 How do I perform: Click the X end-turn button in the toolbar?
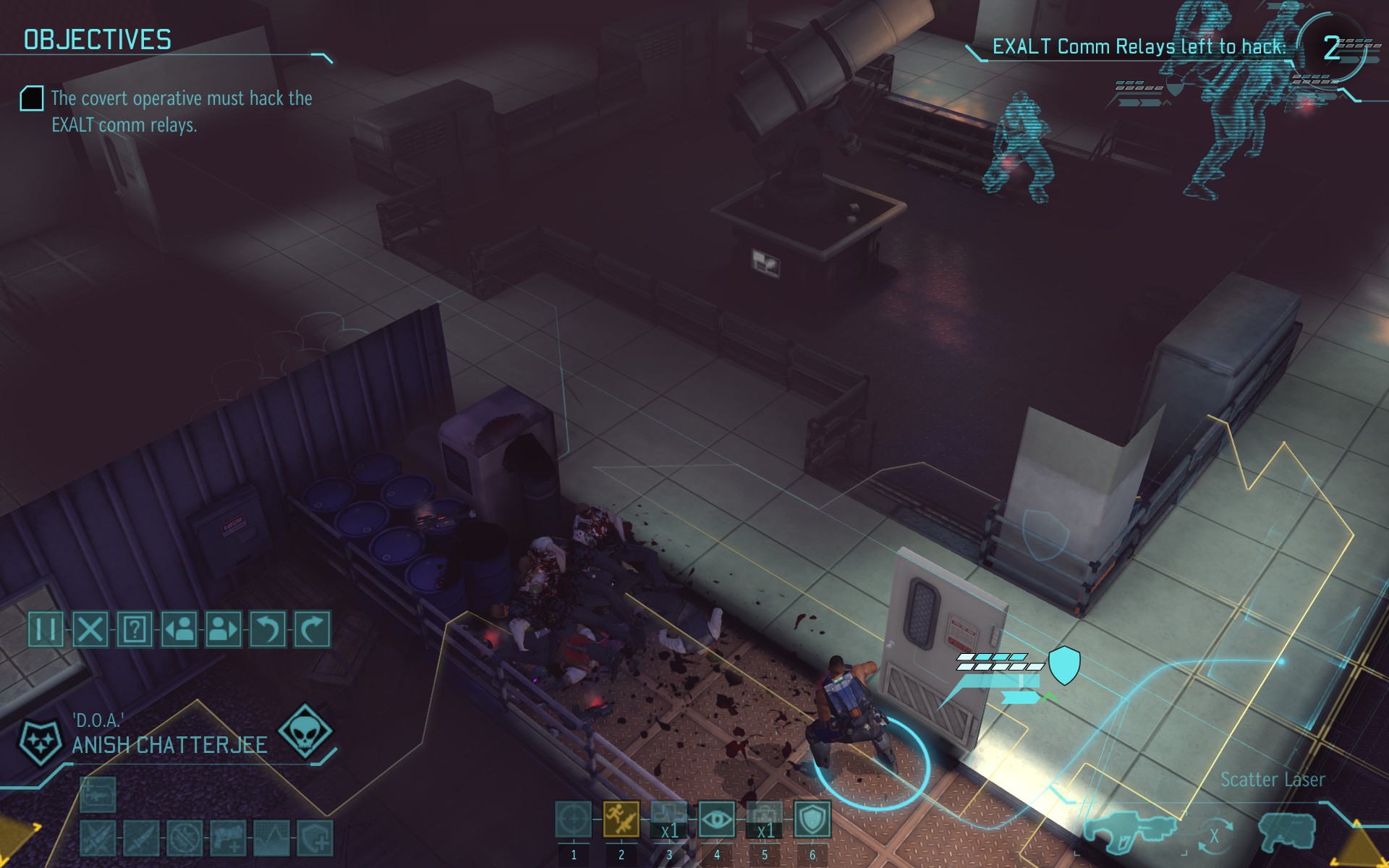90,629
